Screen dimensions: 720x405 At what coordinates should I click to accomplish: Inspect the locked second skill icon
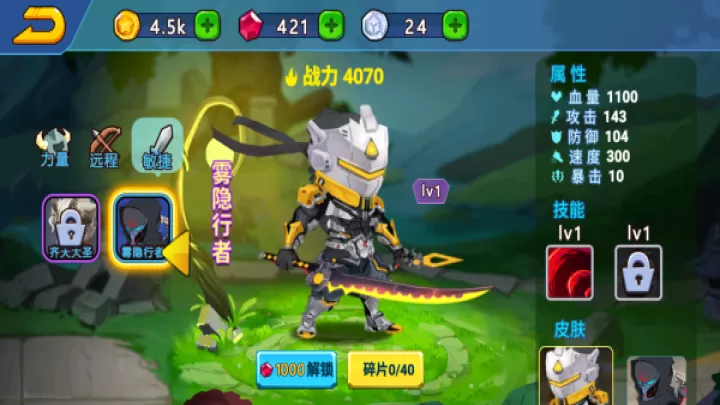[x=638, y=272]
